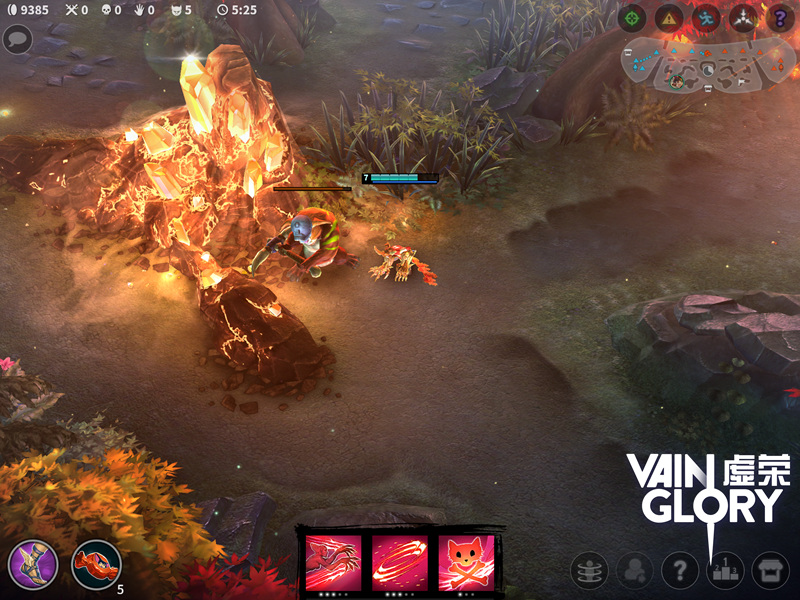
Task: Send the yellow warning triangle ping
Action: [669, 17]
